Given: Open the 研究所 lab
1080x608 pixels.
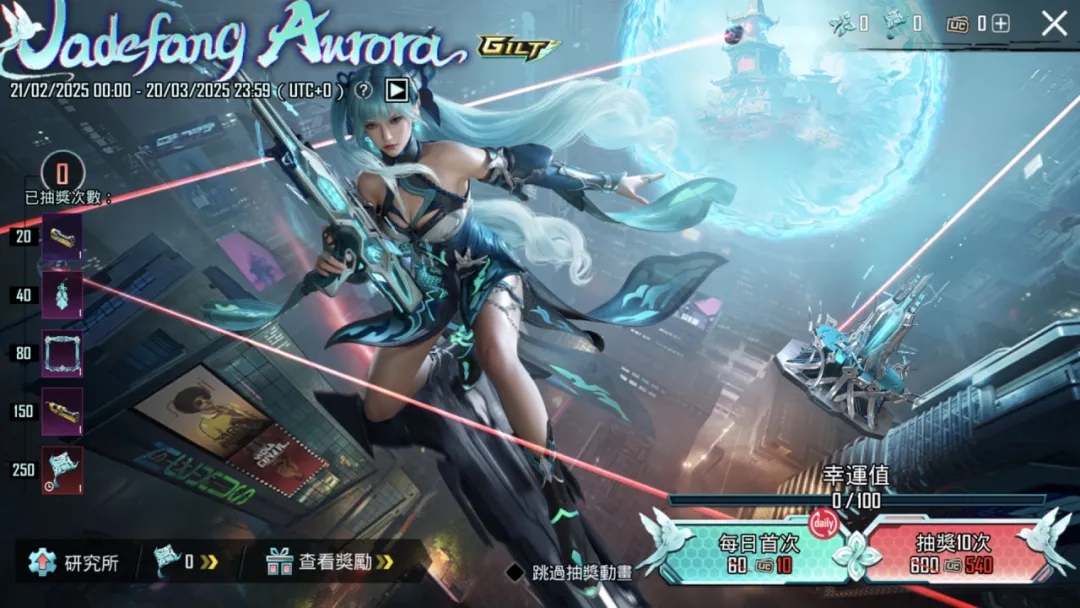Looking at the screenshot, I should click(x=74, y=562).
